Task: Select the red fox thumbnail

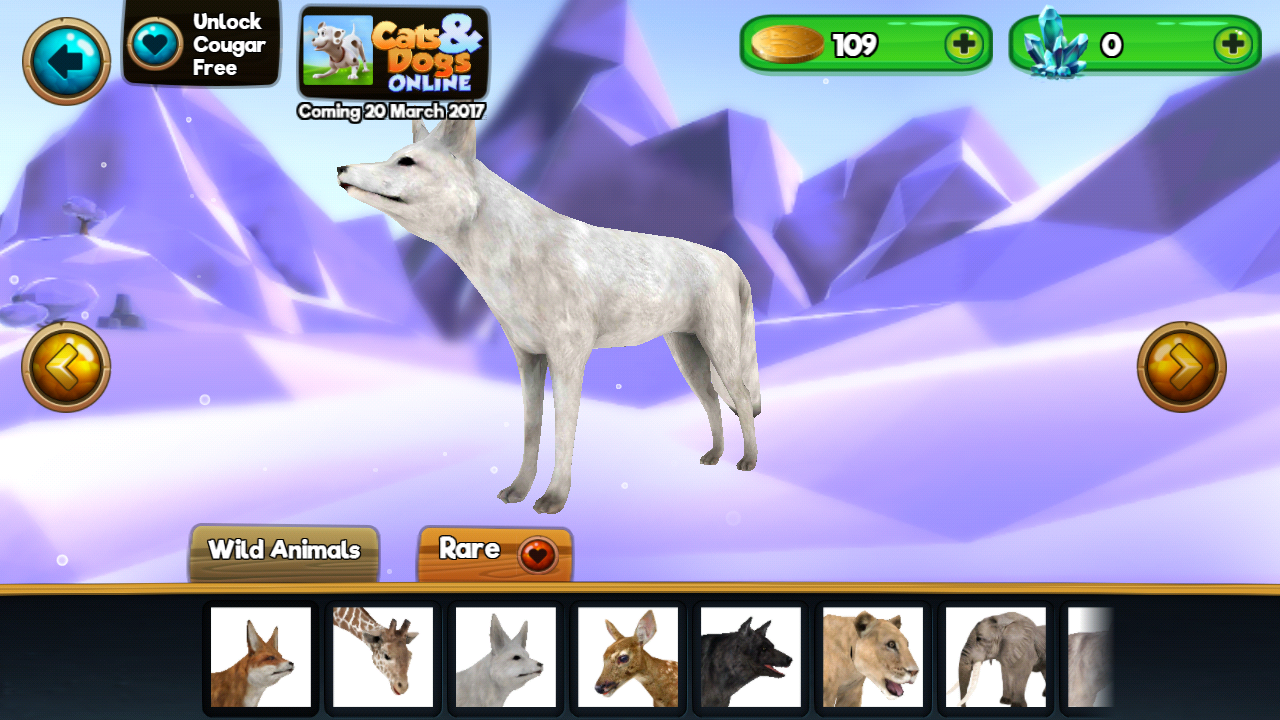Action: coord(261,658)
